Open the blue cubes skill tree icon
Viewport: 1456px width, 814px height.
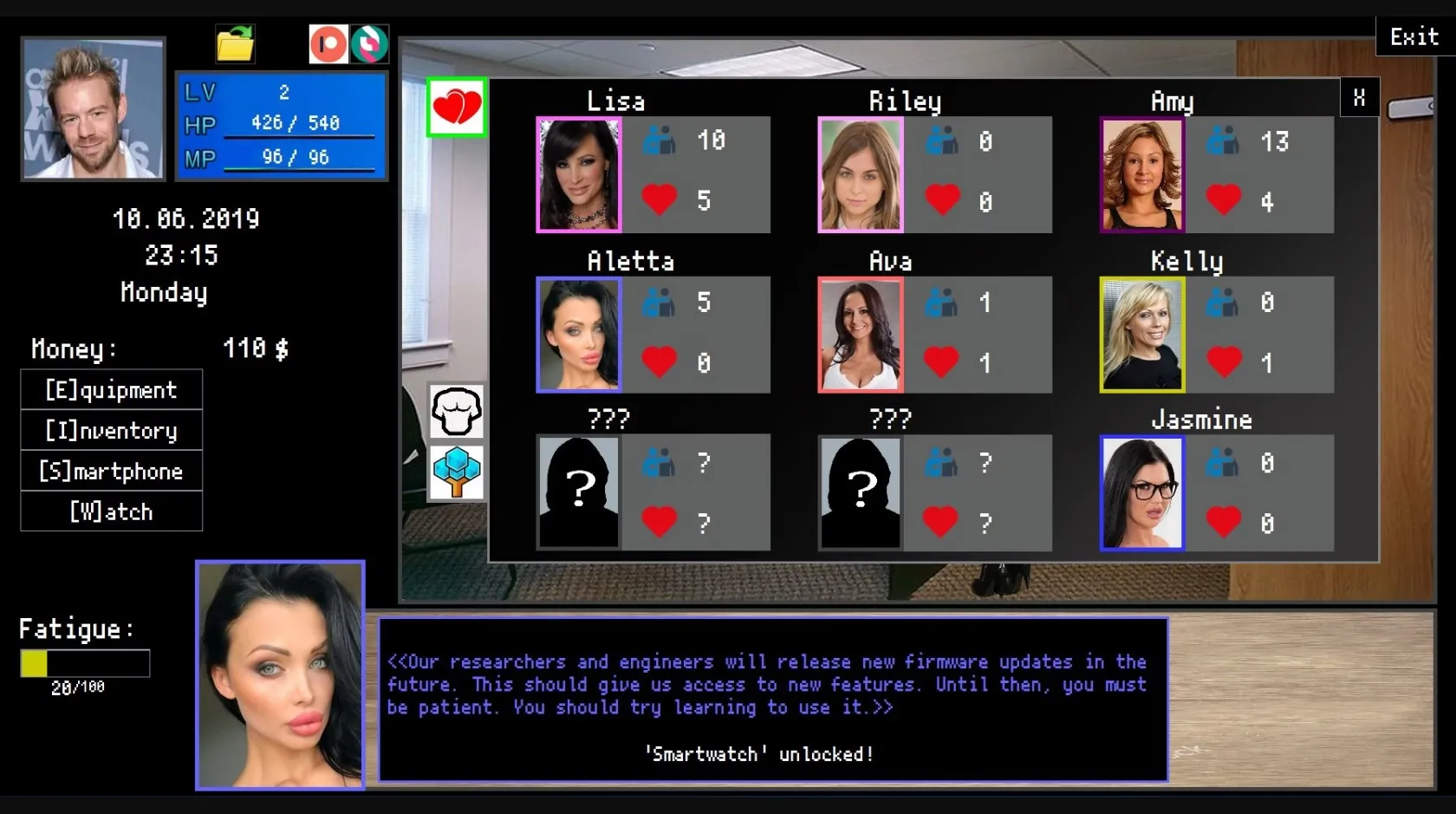456,472
